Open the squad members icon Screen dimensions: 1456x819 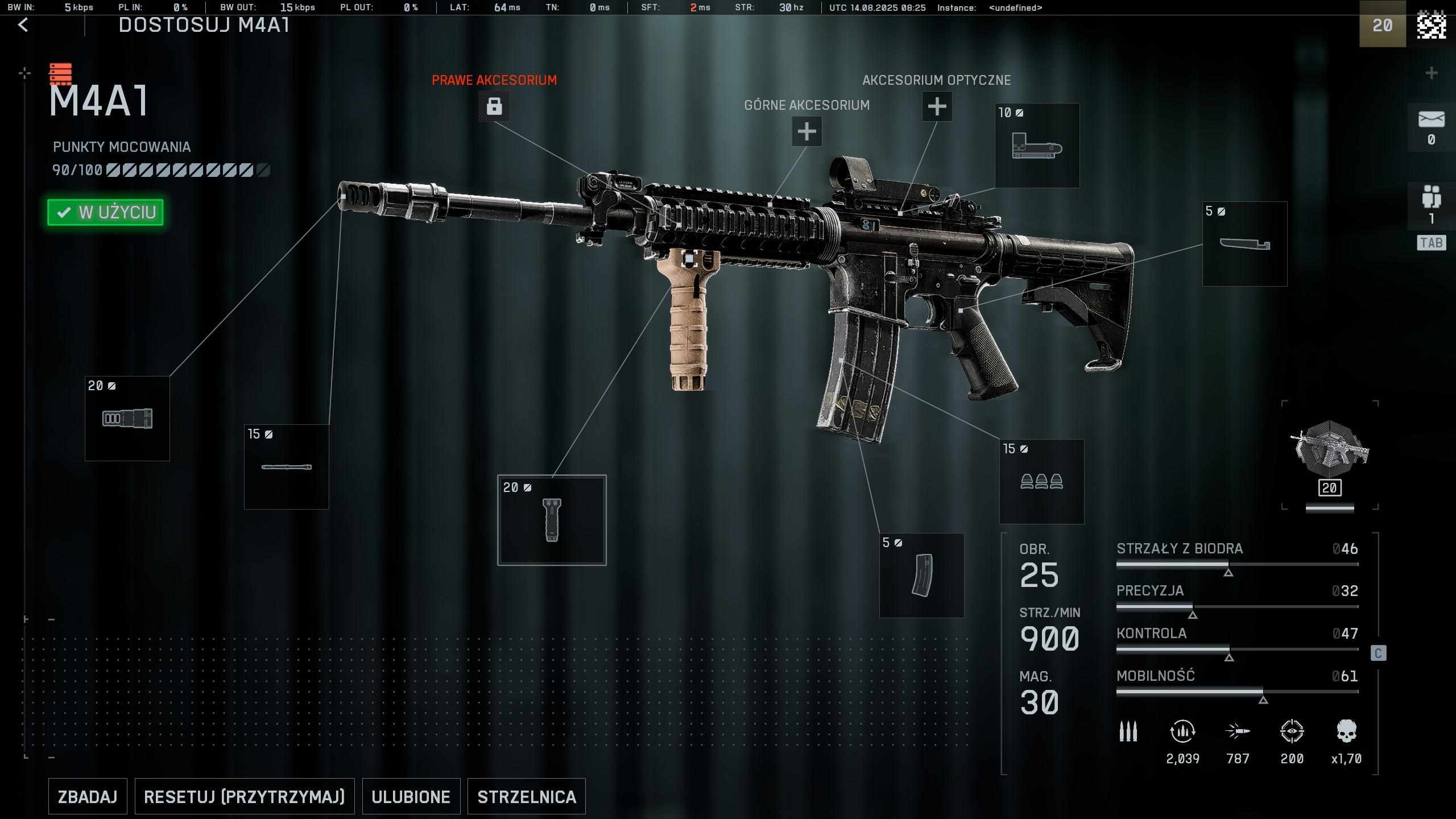click(x=1431, y=197)
